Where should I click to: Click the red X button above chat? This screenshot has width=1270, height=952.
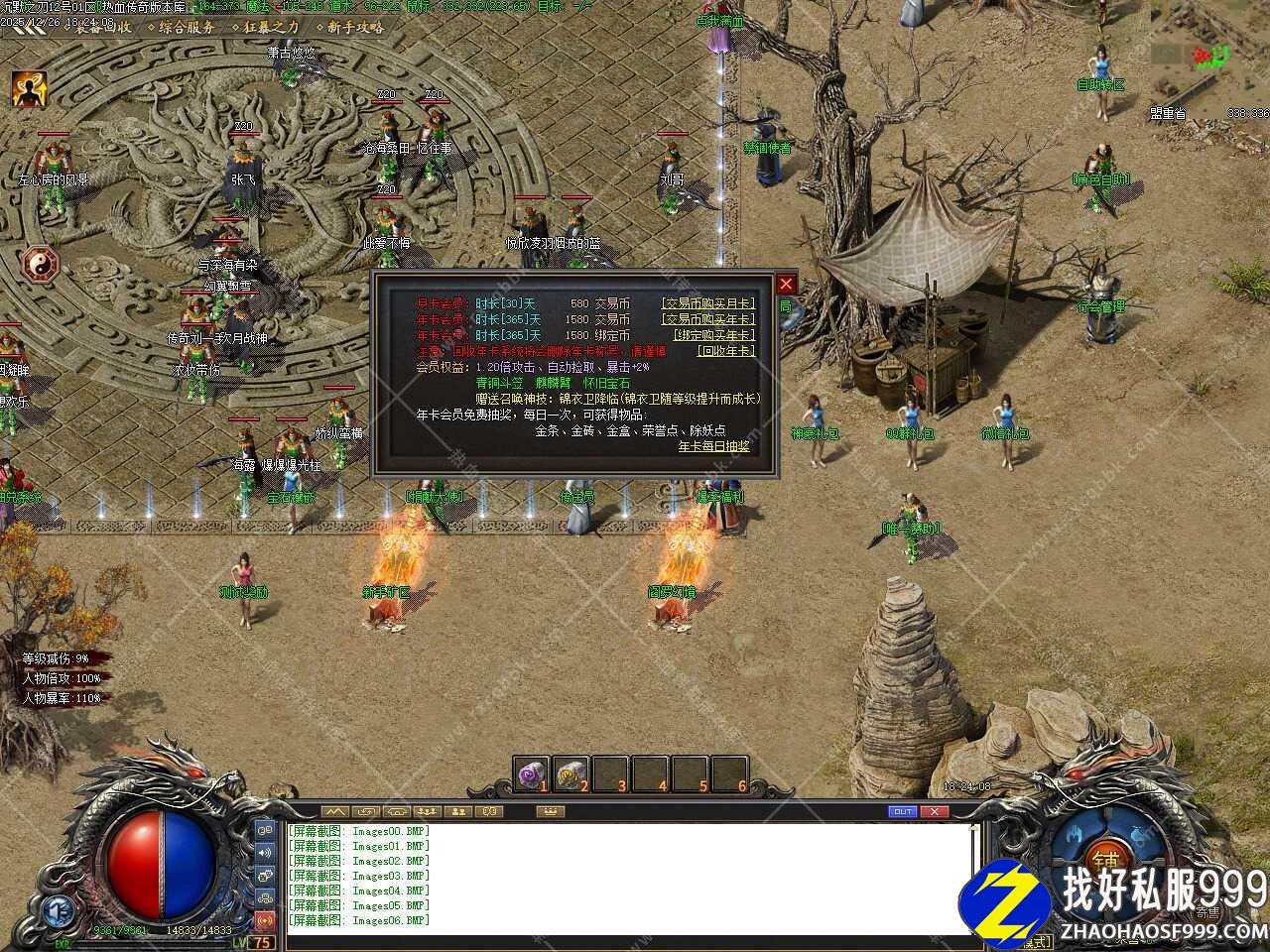click(x=934, y=811)
